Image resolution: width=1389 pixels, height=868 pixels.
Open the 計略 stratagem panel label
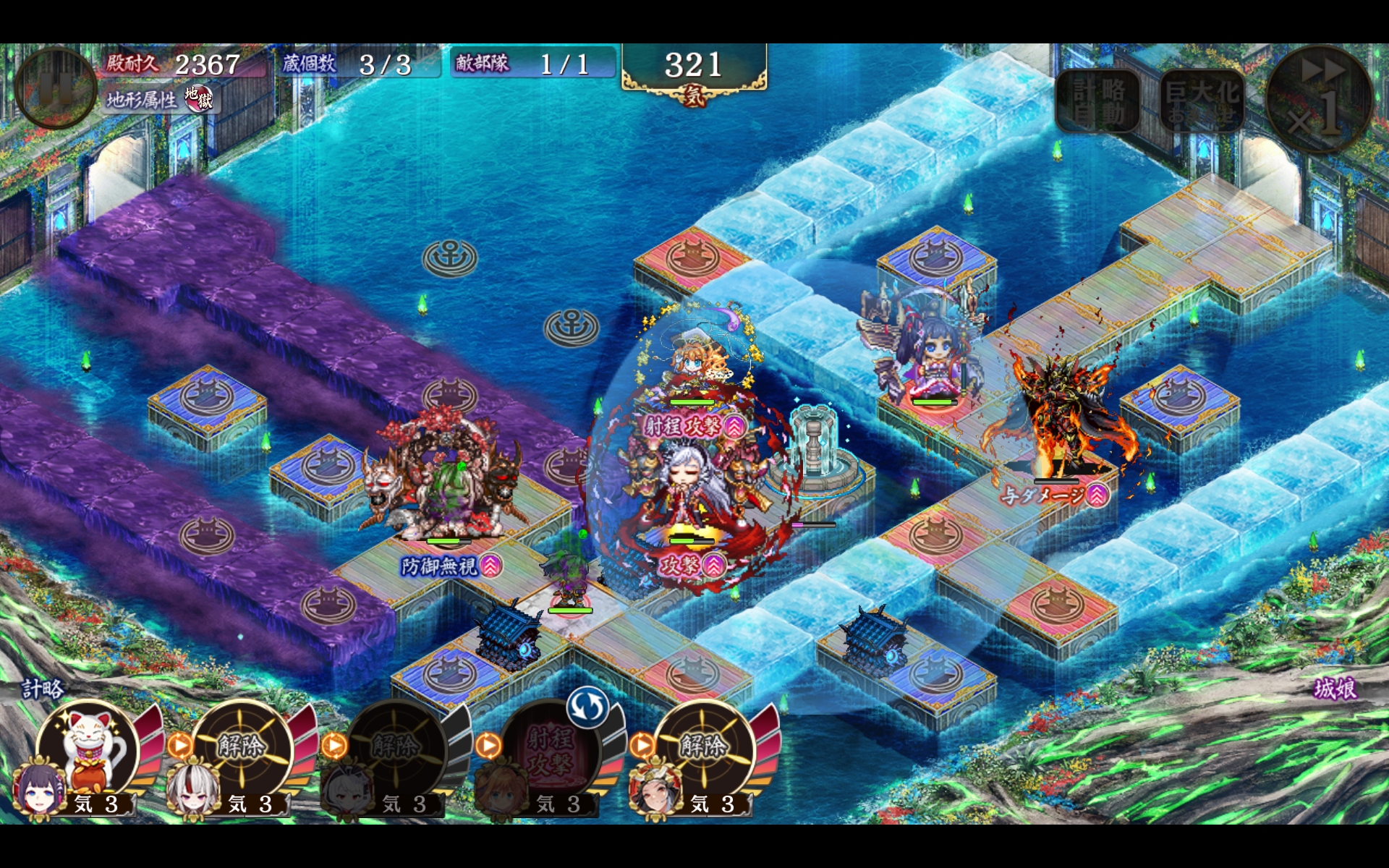click(43, 688)
